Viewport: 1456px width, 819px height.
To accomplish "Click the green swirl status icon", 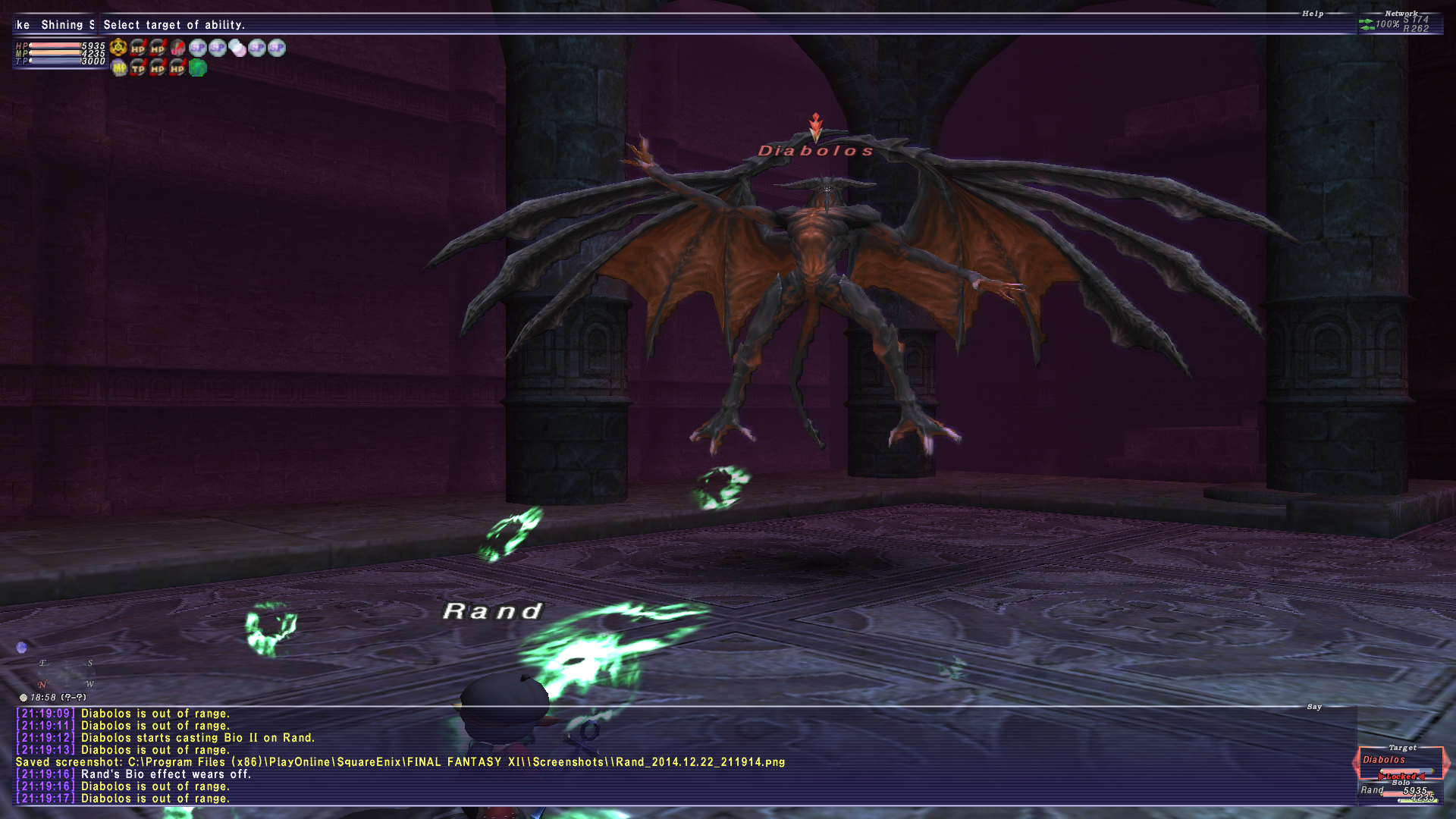I will (198, 68).
